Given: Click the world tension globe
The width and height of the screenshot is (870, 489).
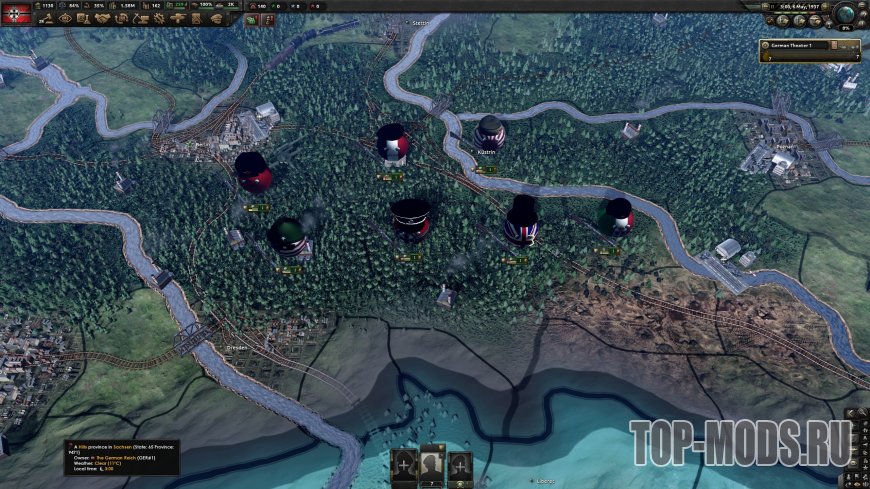Looking at the screenshot, I should pyautogui.click(x=846, y=14).
